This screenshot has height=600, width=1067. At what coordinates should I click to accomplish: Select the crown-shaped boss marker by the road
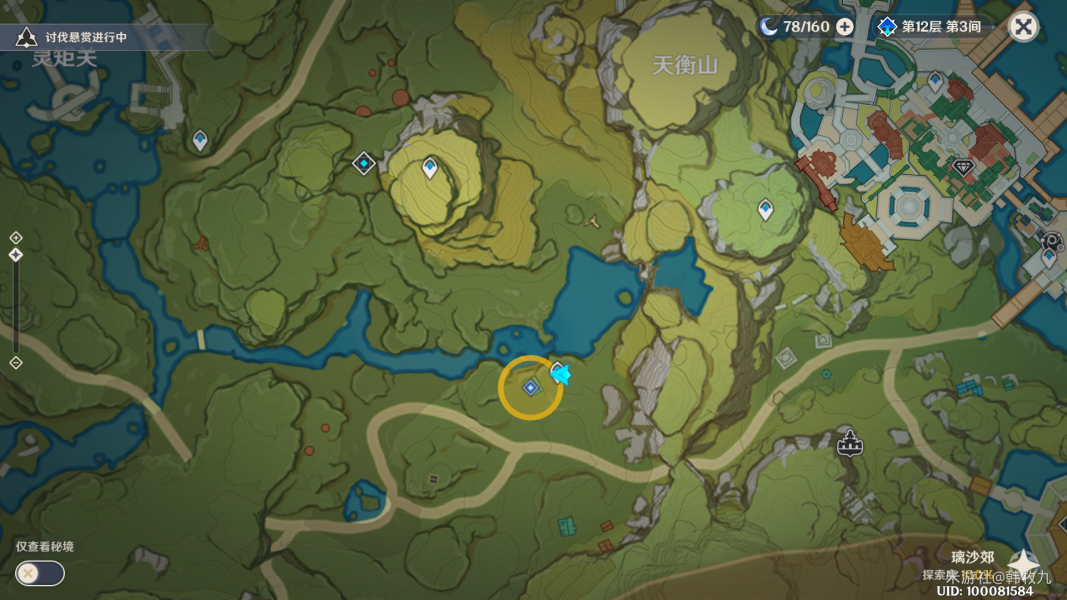pyautogui.click(x=849, y=441)
